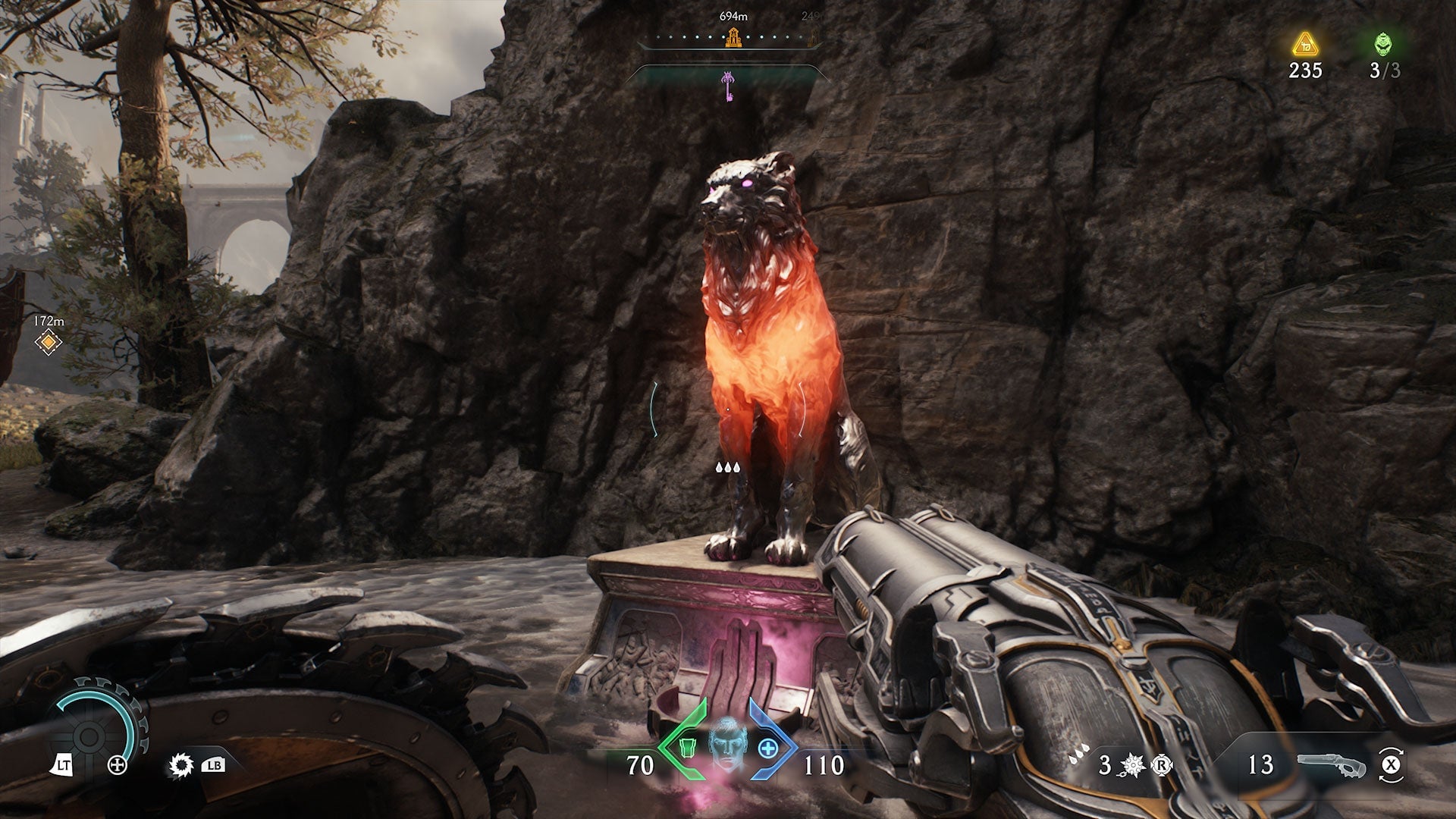This screenshot has width=1456, height=819.
Task: Click the orange temple marker on the compass
Action: [733, 38]
